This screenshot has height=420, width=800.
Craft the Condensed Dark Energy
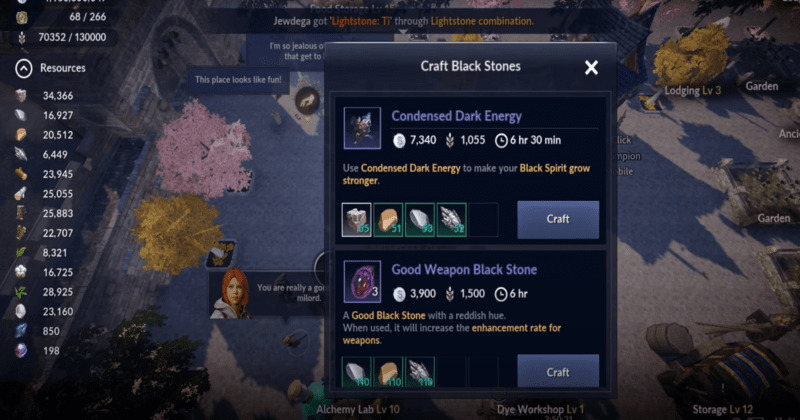(558, 220)
